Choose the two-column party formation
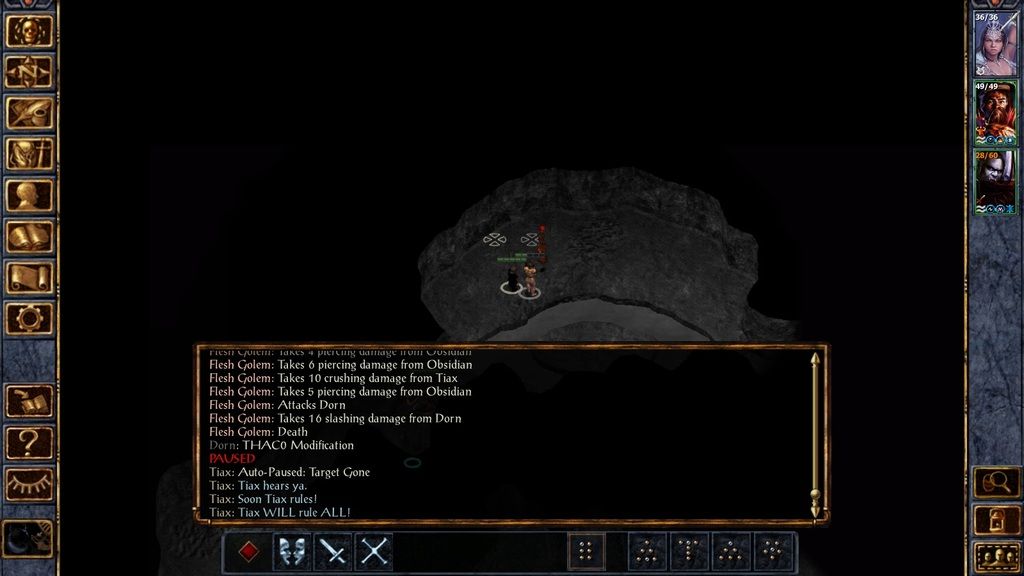 586,552
